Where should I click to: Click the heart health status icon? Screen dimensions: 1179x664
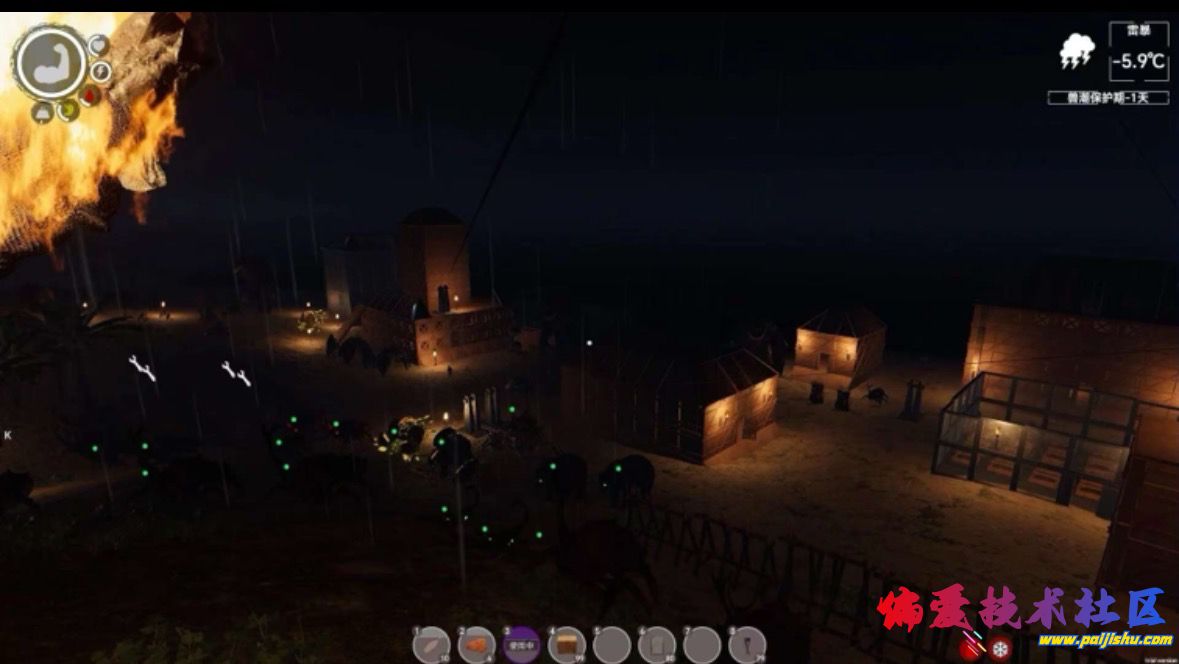coord(98,45)
